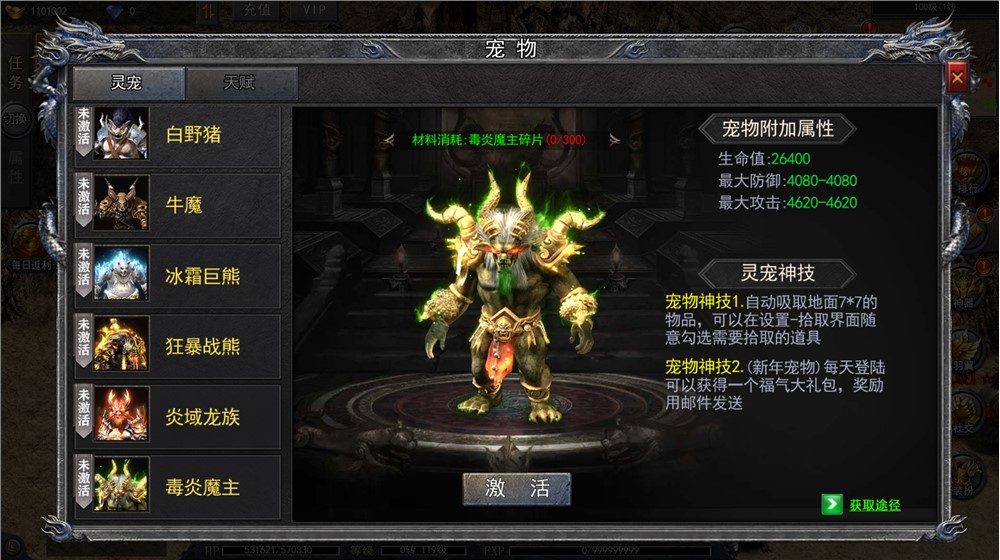Select 冰霜巨熊 from the pet list
This screenshot has width=1000, height=560.
178,276
